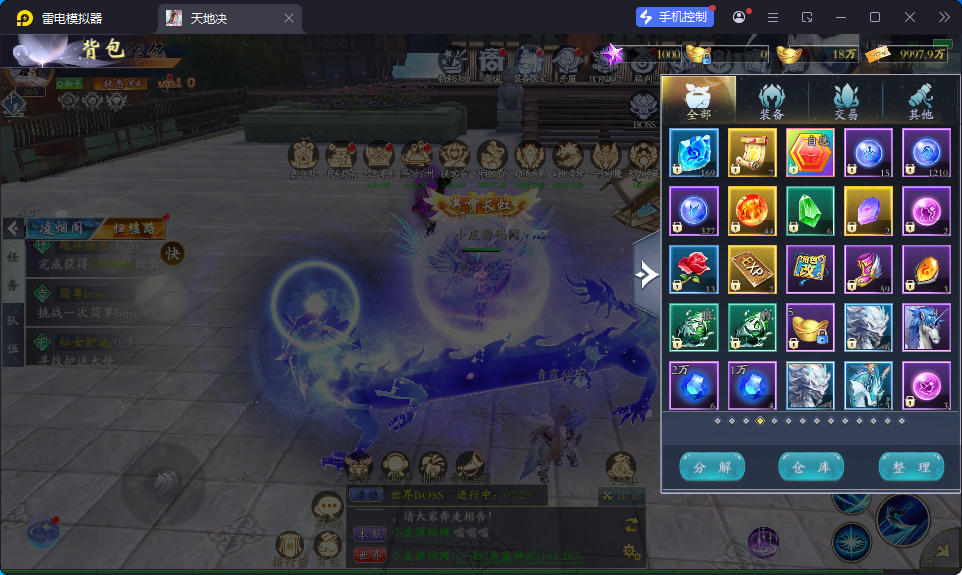Select the red rose item slot
This screenshot has width=962, height=575.
694,269
